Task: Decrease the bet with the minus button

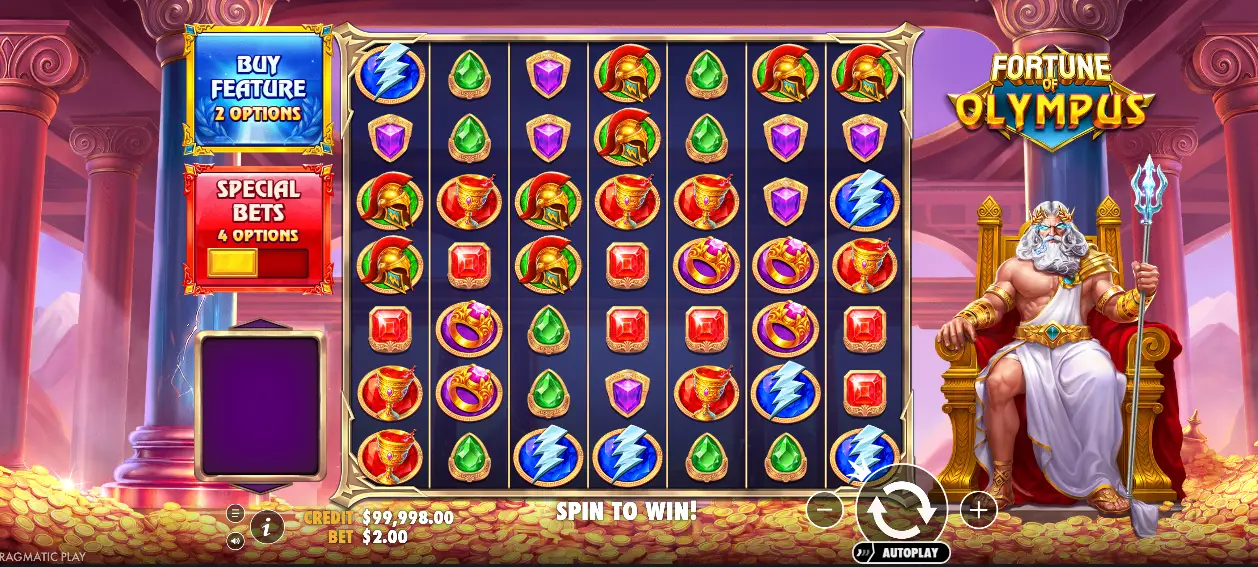Action: 825,510
